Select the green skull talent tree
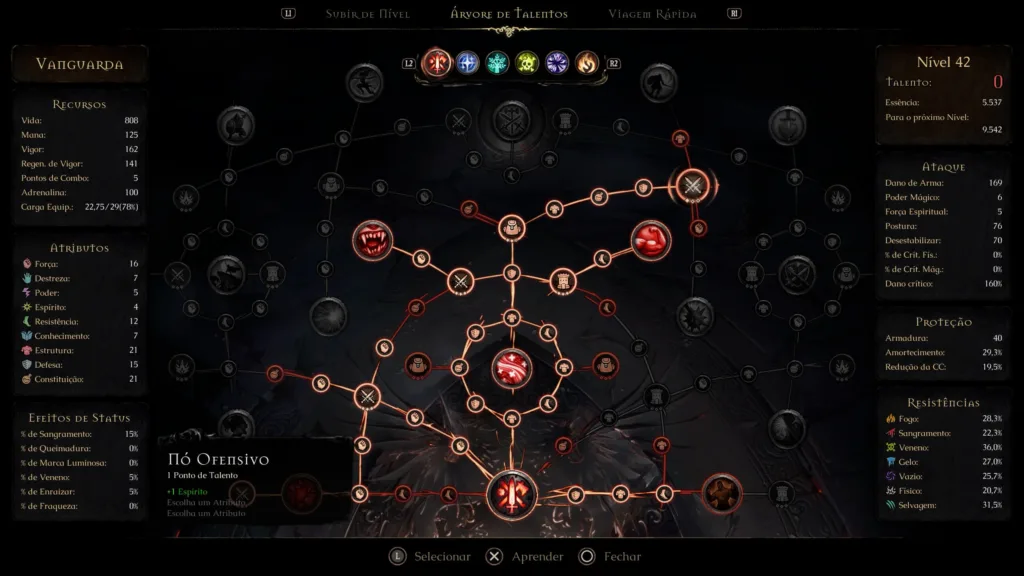This screenshot has width=1024, height=576. pos(527,63)
